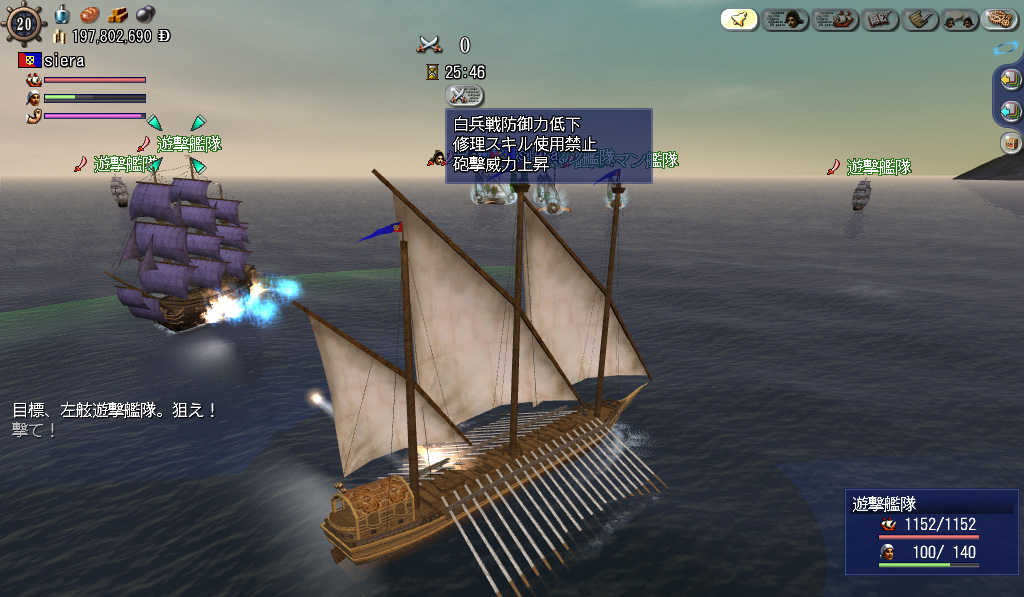Click the yellow arrow pages button
Viewport: 1024px width, 597px height.
(x=1010, y=79)
